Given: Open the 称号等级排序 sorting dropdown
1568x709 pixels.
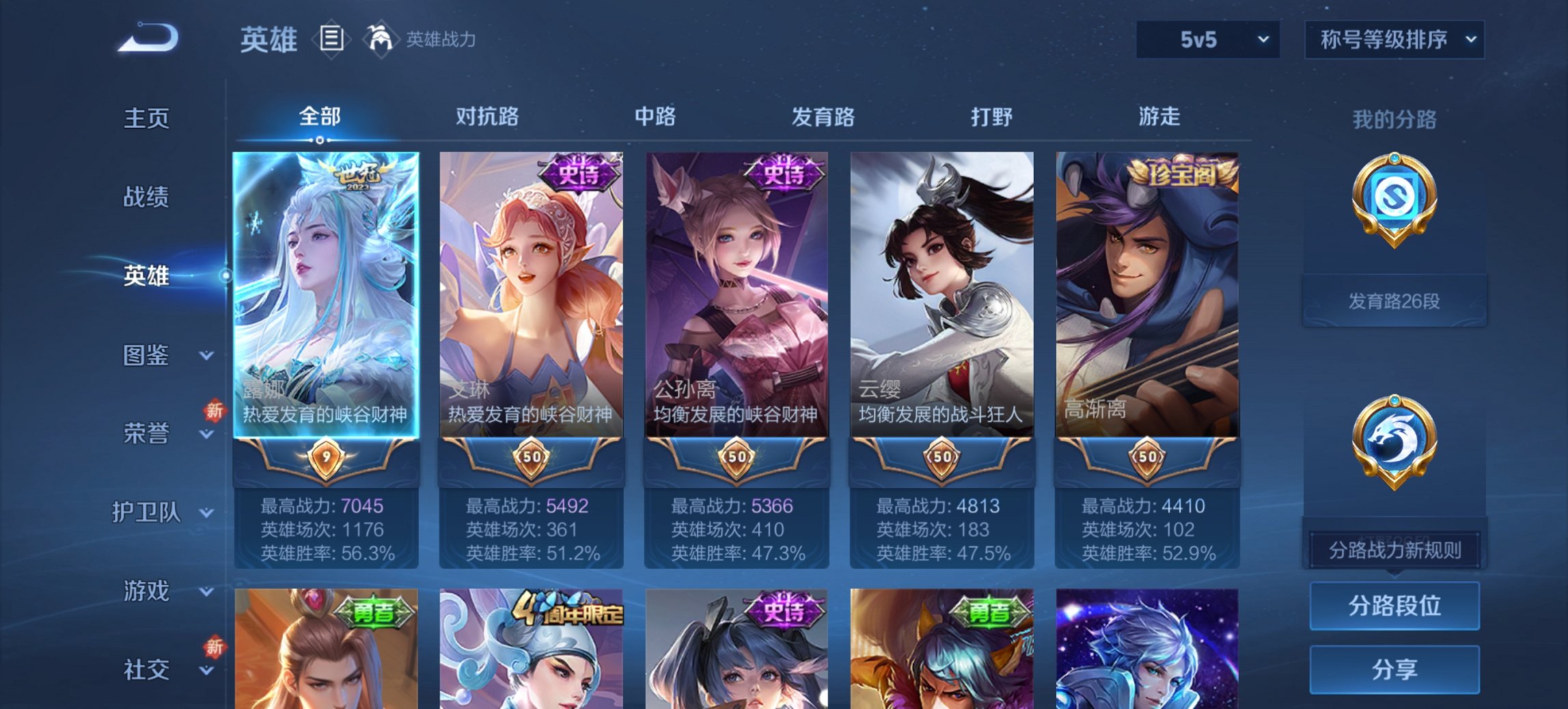Looking at the screenshot, I should (1394, 41).
